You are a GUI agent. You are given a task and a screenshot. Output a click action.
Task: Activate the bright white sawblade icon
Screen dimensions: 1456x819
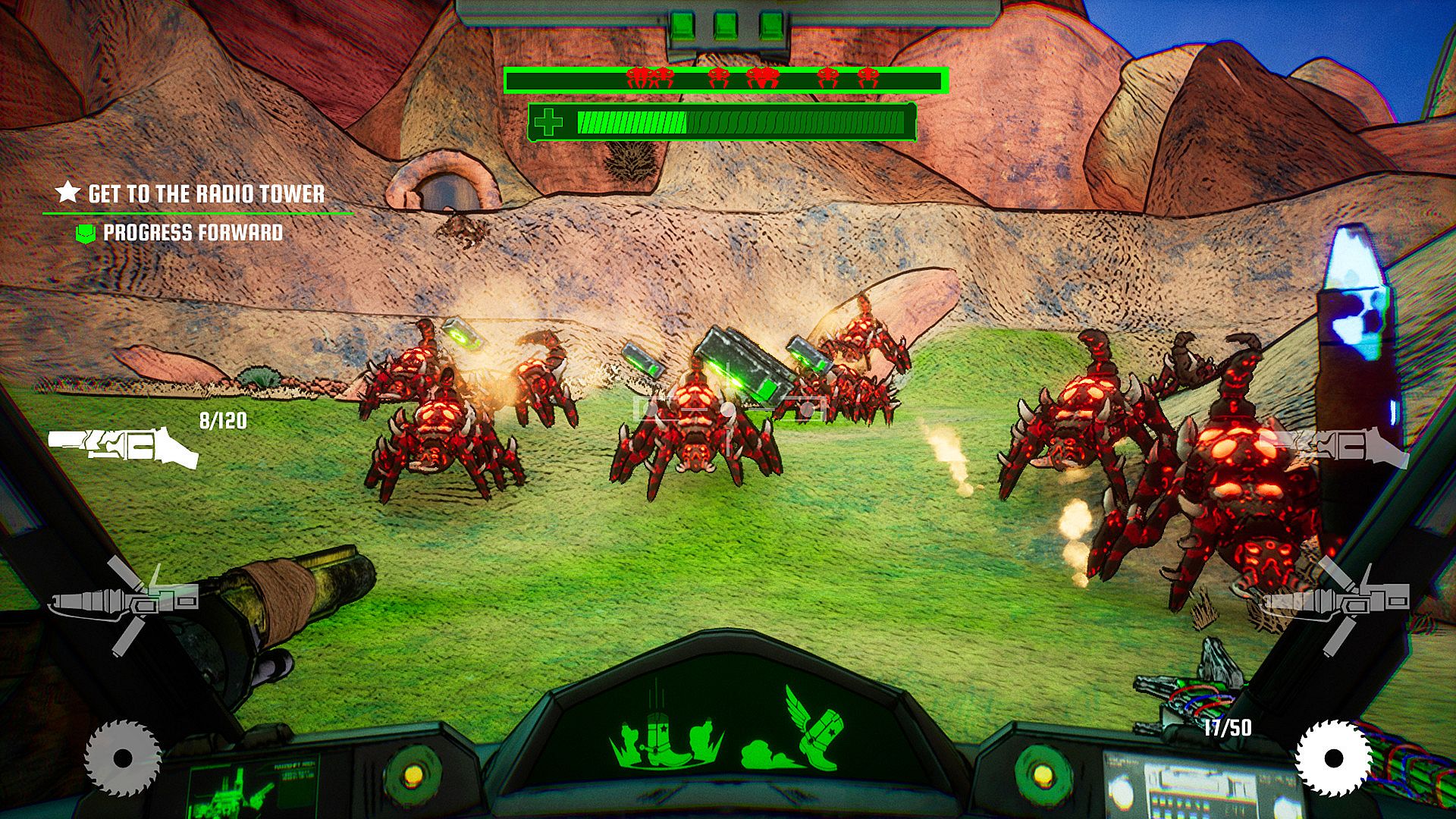pos(1332,758)
